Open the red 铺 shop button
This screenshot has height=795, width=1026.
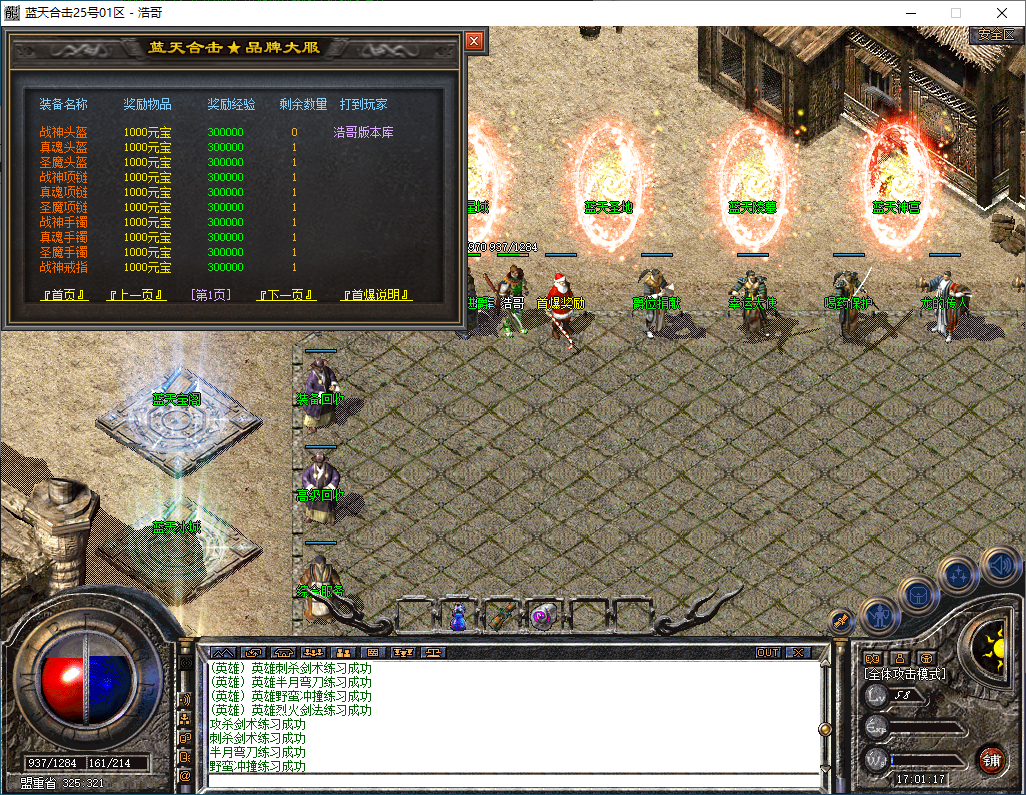click(991, 759)
